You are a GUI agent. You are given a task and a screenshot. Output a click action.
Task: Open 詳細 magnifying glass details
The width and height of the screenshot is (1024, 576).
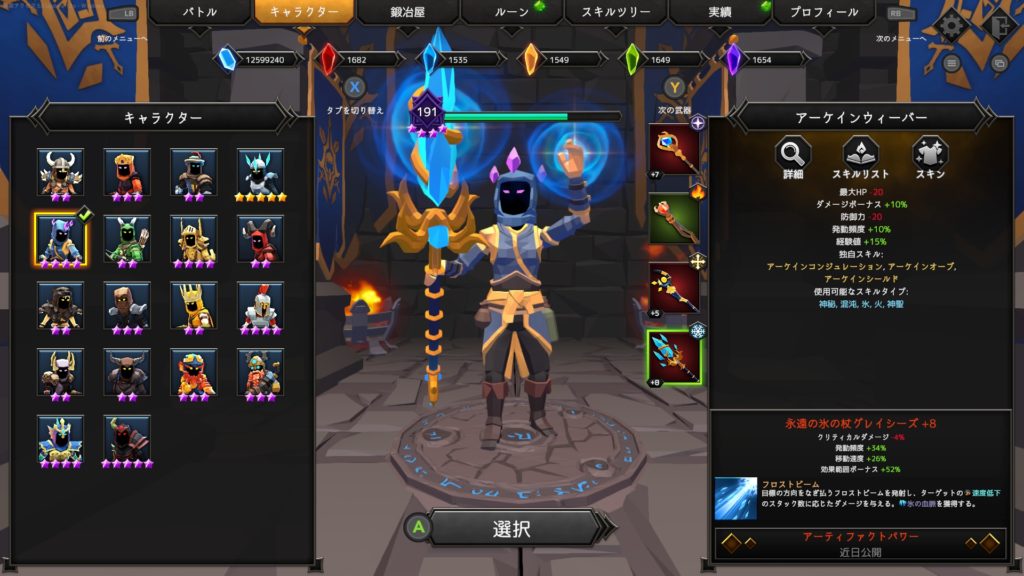(793, 156)
